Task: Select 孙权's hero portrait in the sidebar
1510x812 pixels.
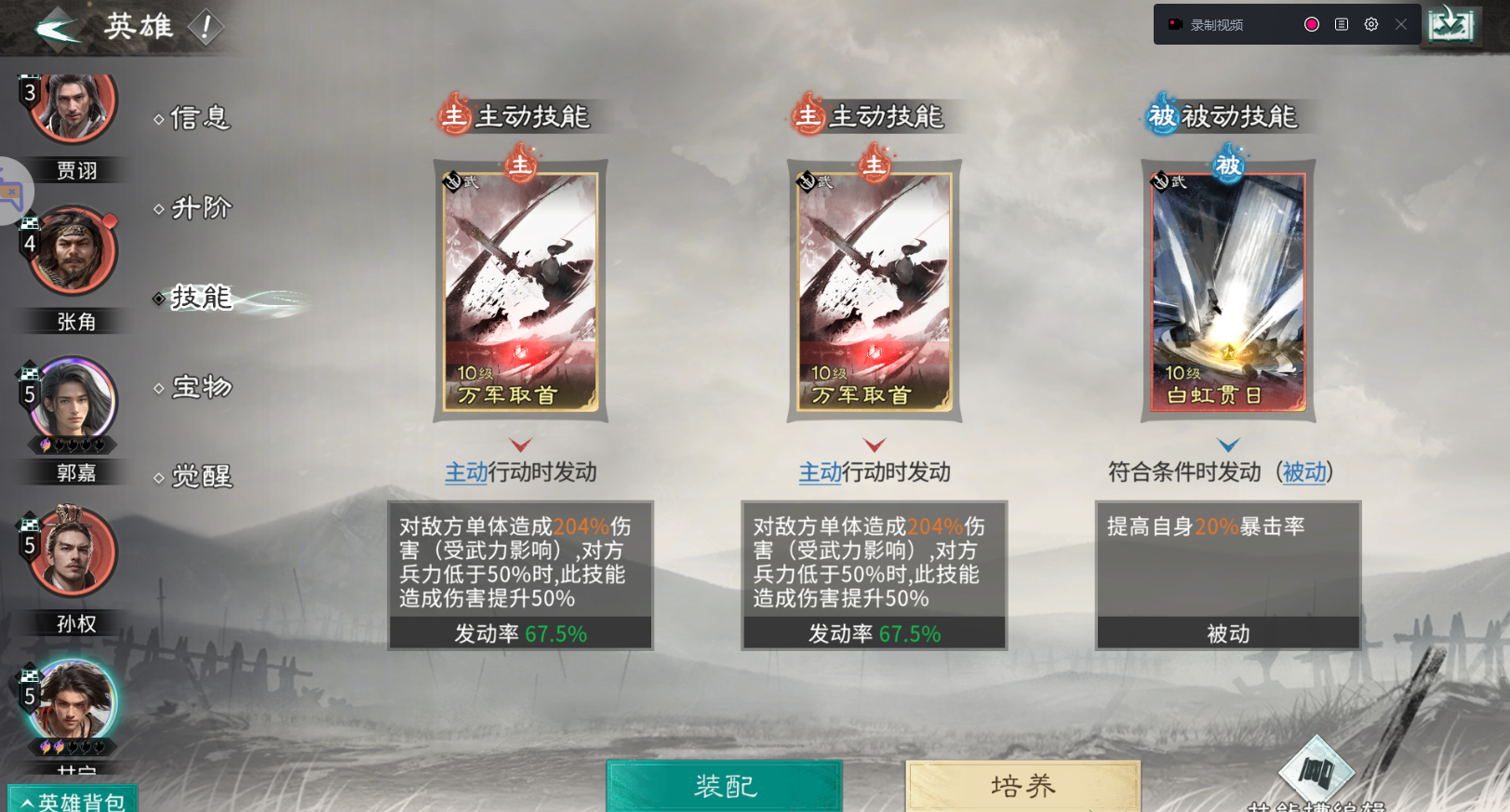Action: click(x=73, y=551)
